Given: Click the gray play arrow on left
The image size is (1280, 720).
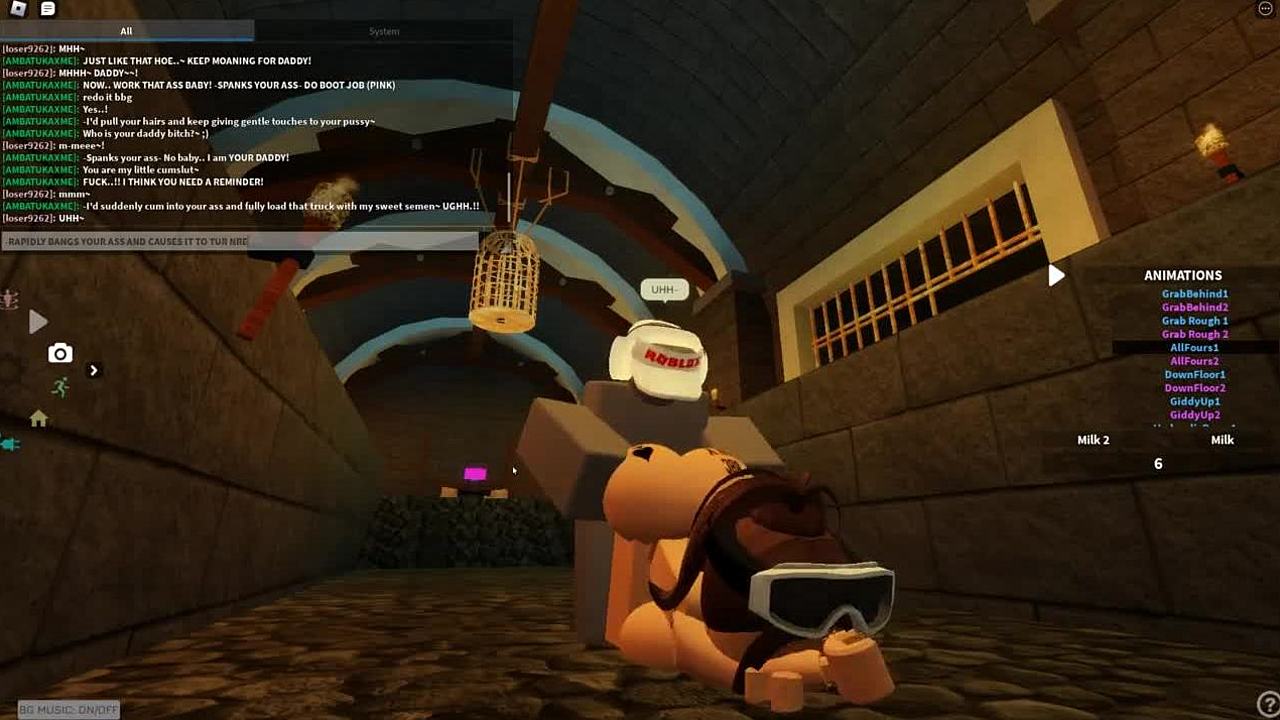Looking at the screenshot, I should 38,321.
